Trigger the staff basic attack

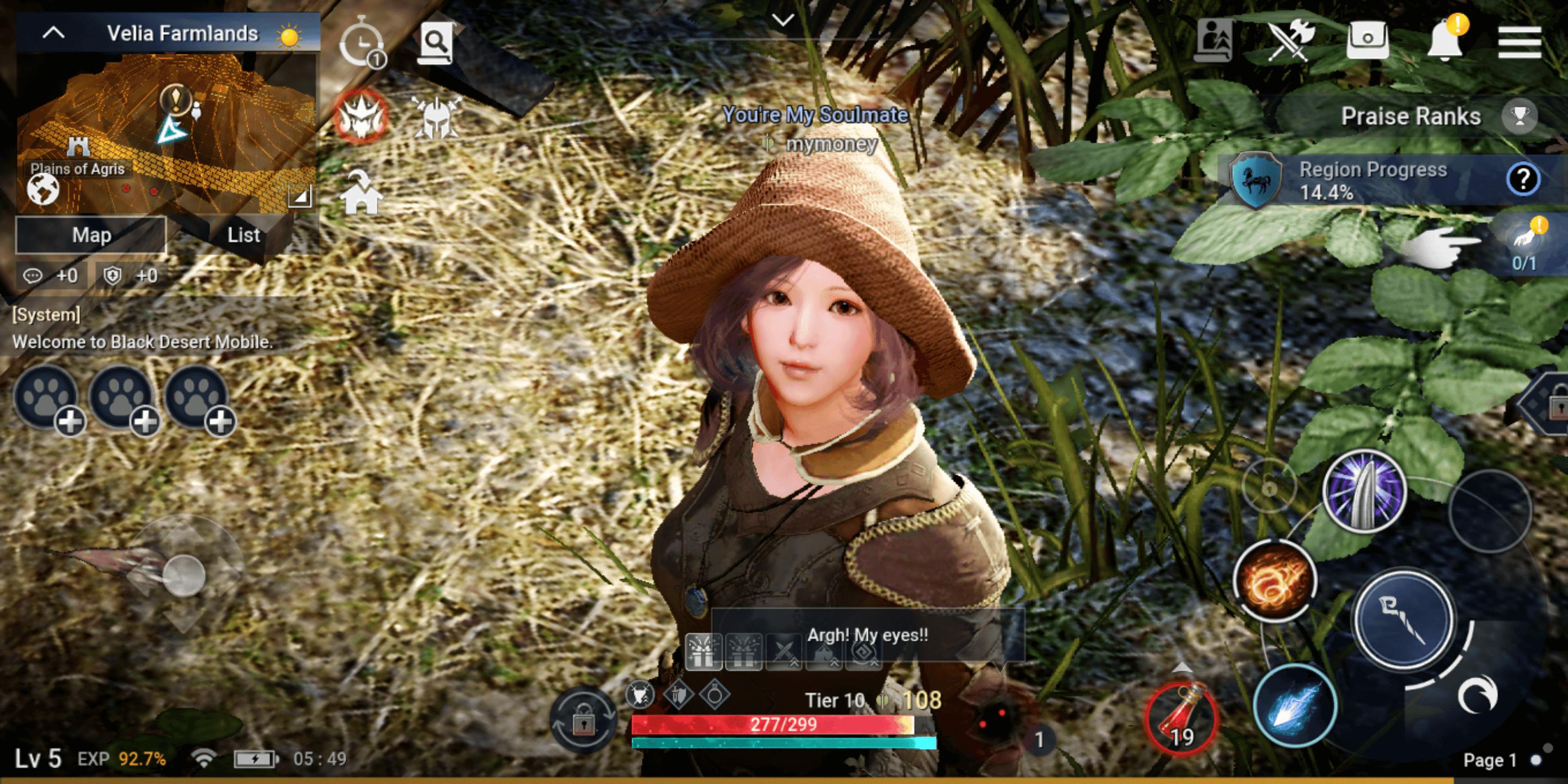(x=1404, y=620)
